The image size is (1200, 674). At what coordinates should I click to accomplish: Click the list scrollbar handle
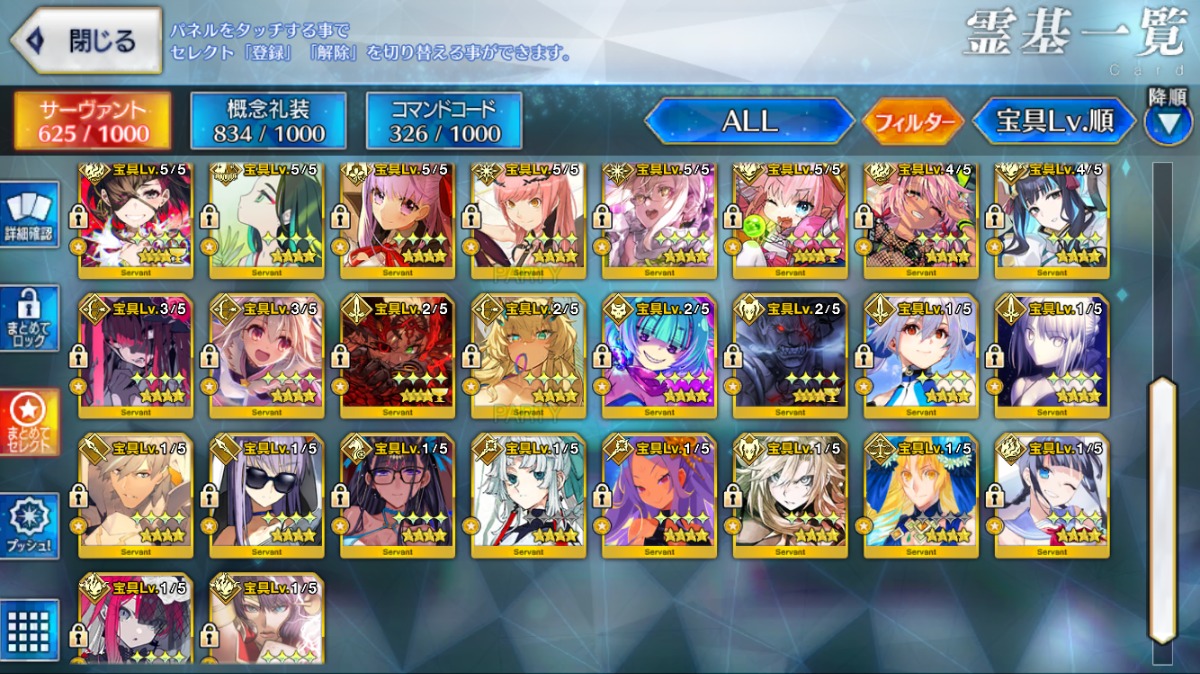point(1162,510)
